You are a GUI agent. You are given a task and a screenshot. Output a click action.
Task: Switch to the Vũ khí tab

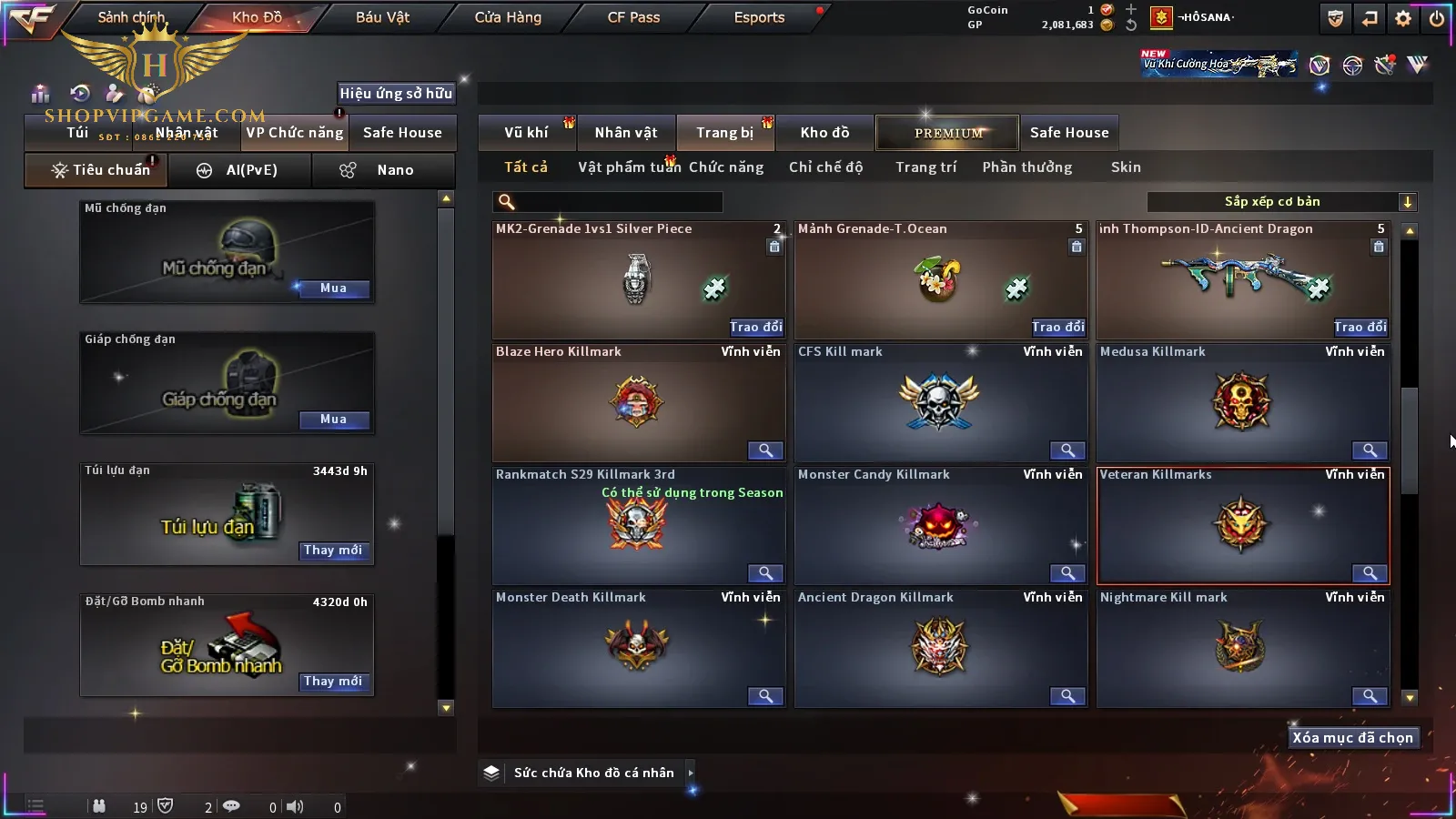[526, 133]
